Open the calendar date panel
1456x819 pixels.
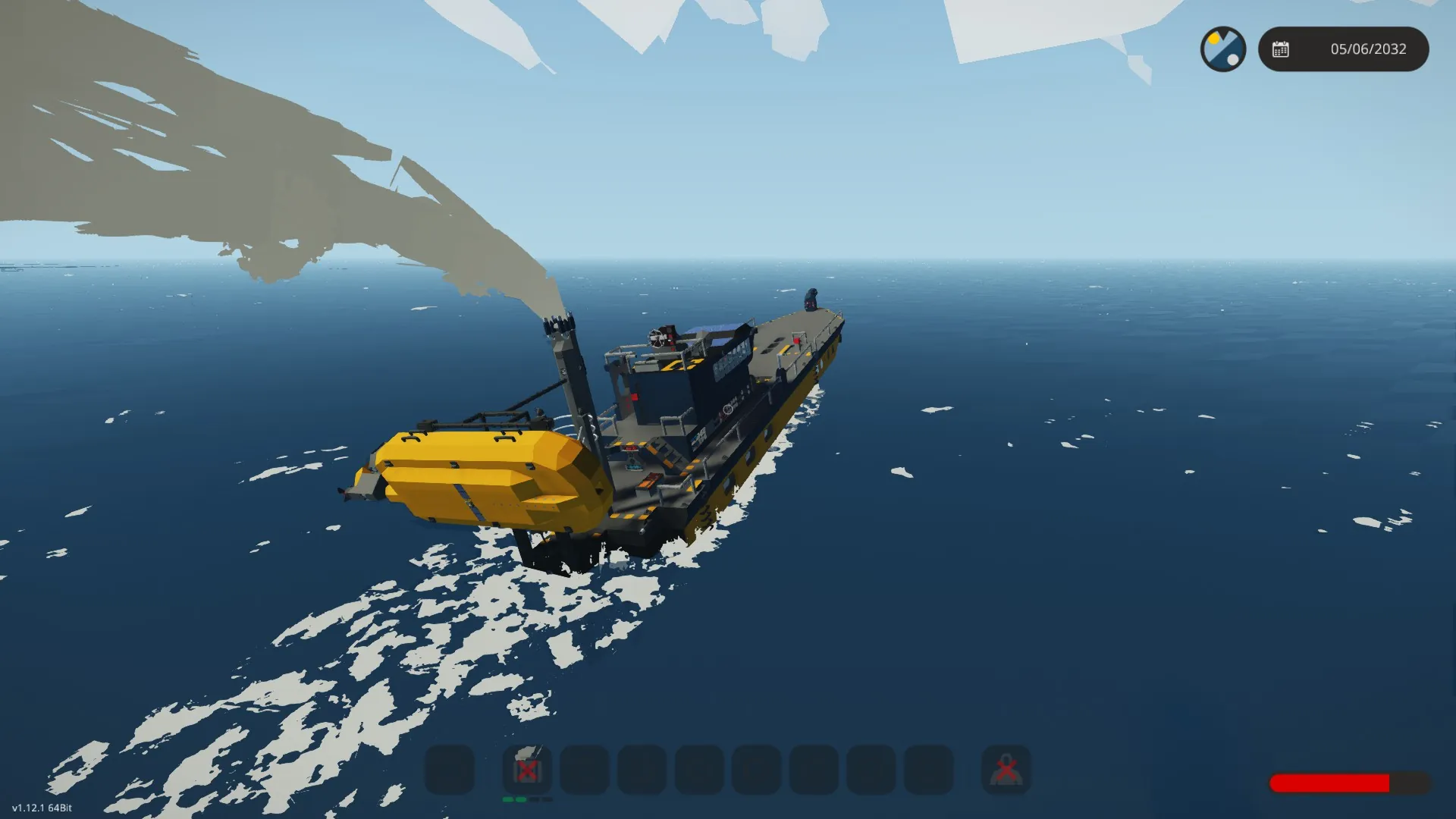point(1343,49)
